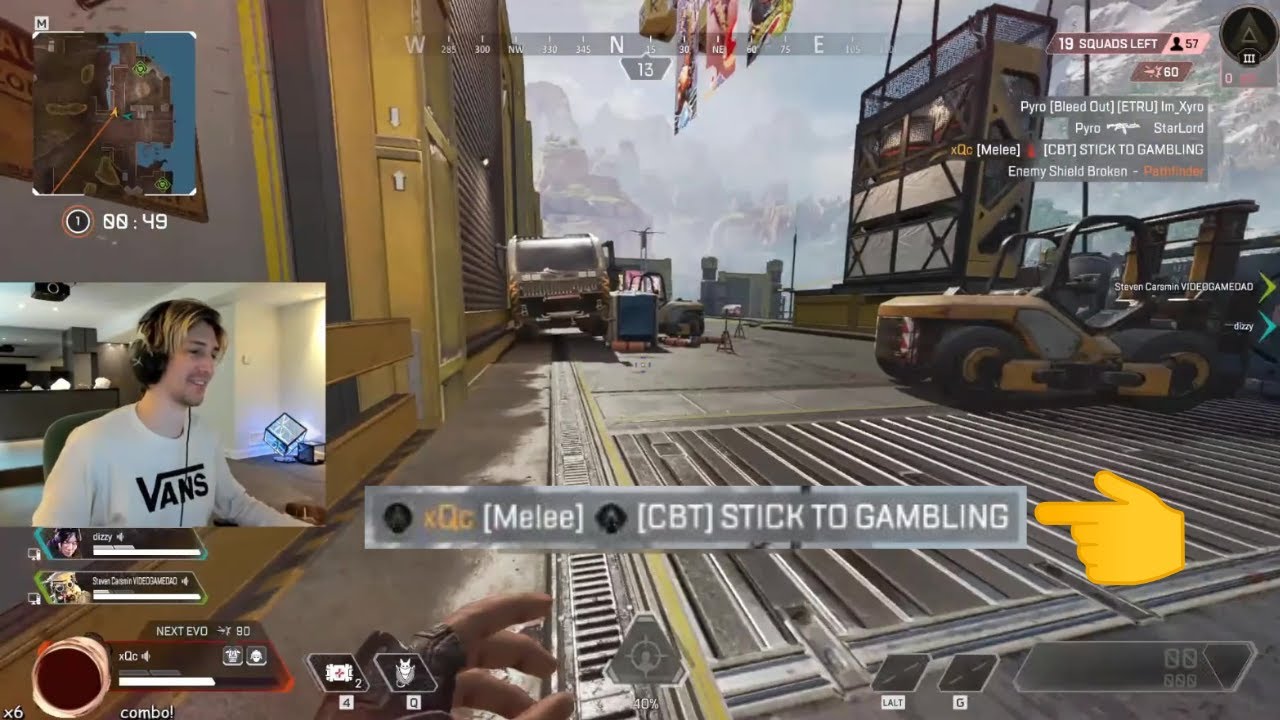The image size is (1280, 720).
Task: Click the enlarged xQc Melee kill banner
Action: (695, 517)
